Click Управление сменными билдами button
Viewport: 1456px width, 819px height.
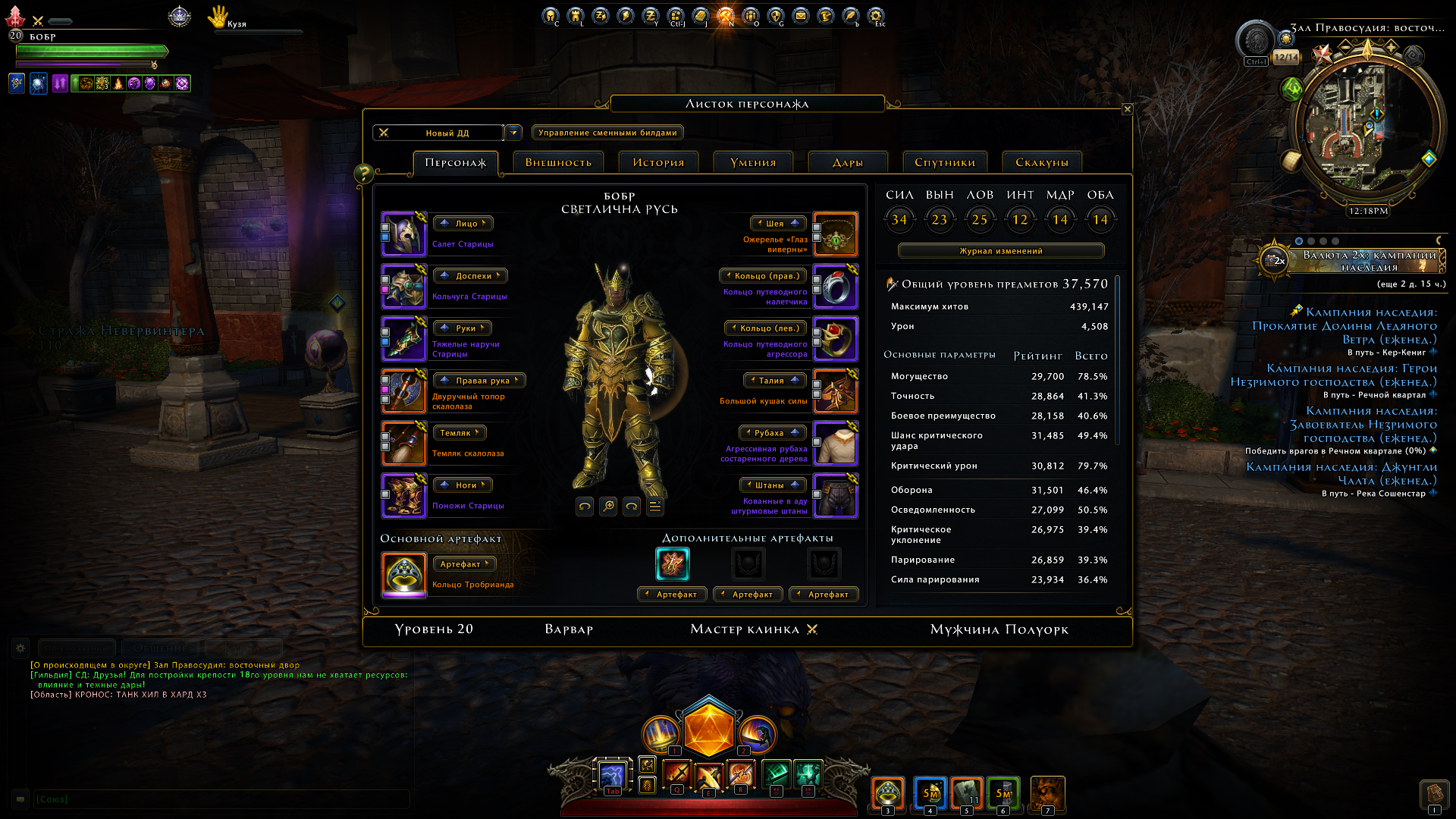tap(607, 133)
